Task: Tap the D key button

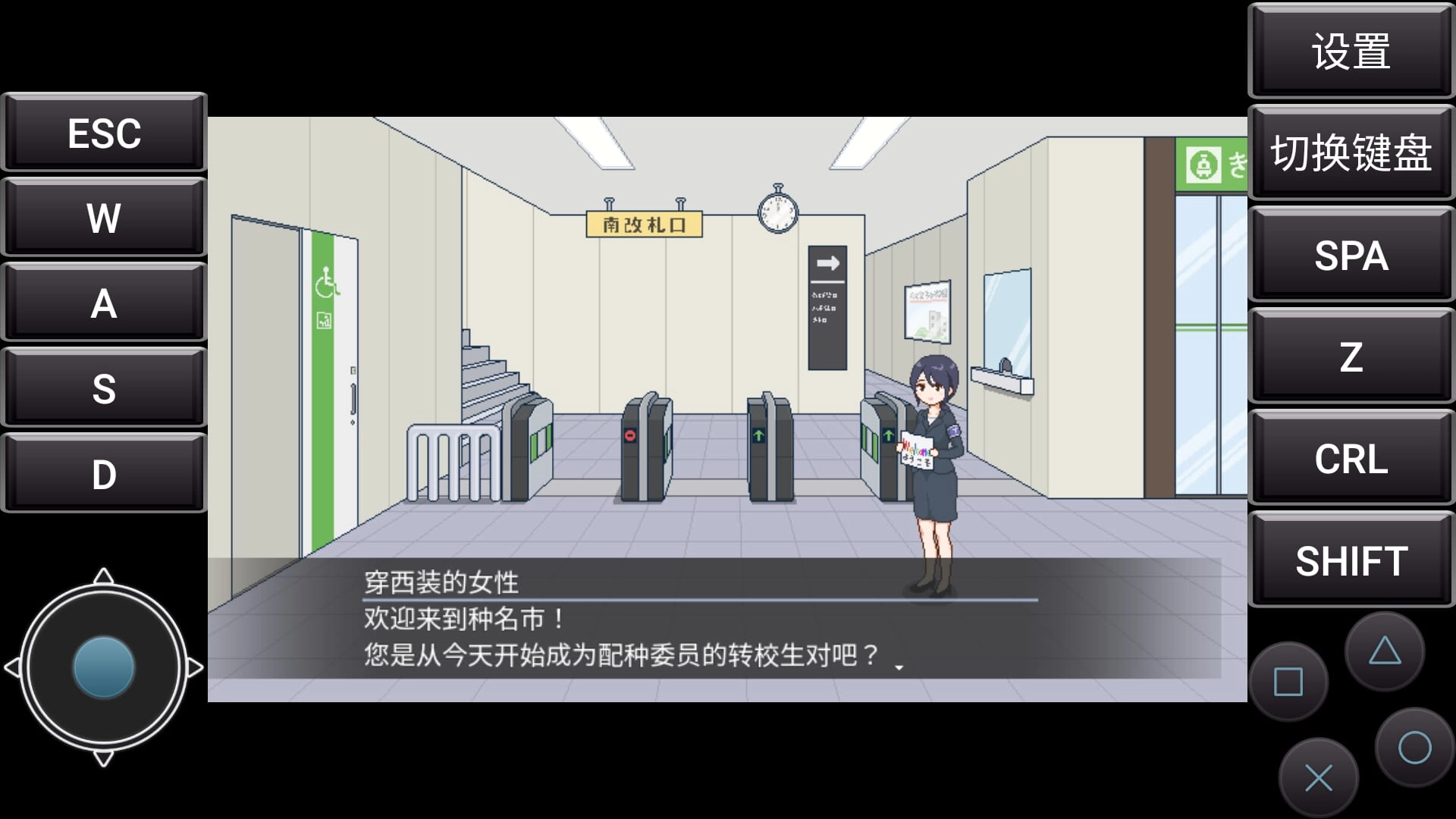Action: tap(104, 474)
